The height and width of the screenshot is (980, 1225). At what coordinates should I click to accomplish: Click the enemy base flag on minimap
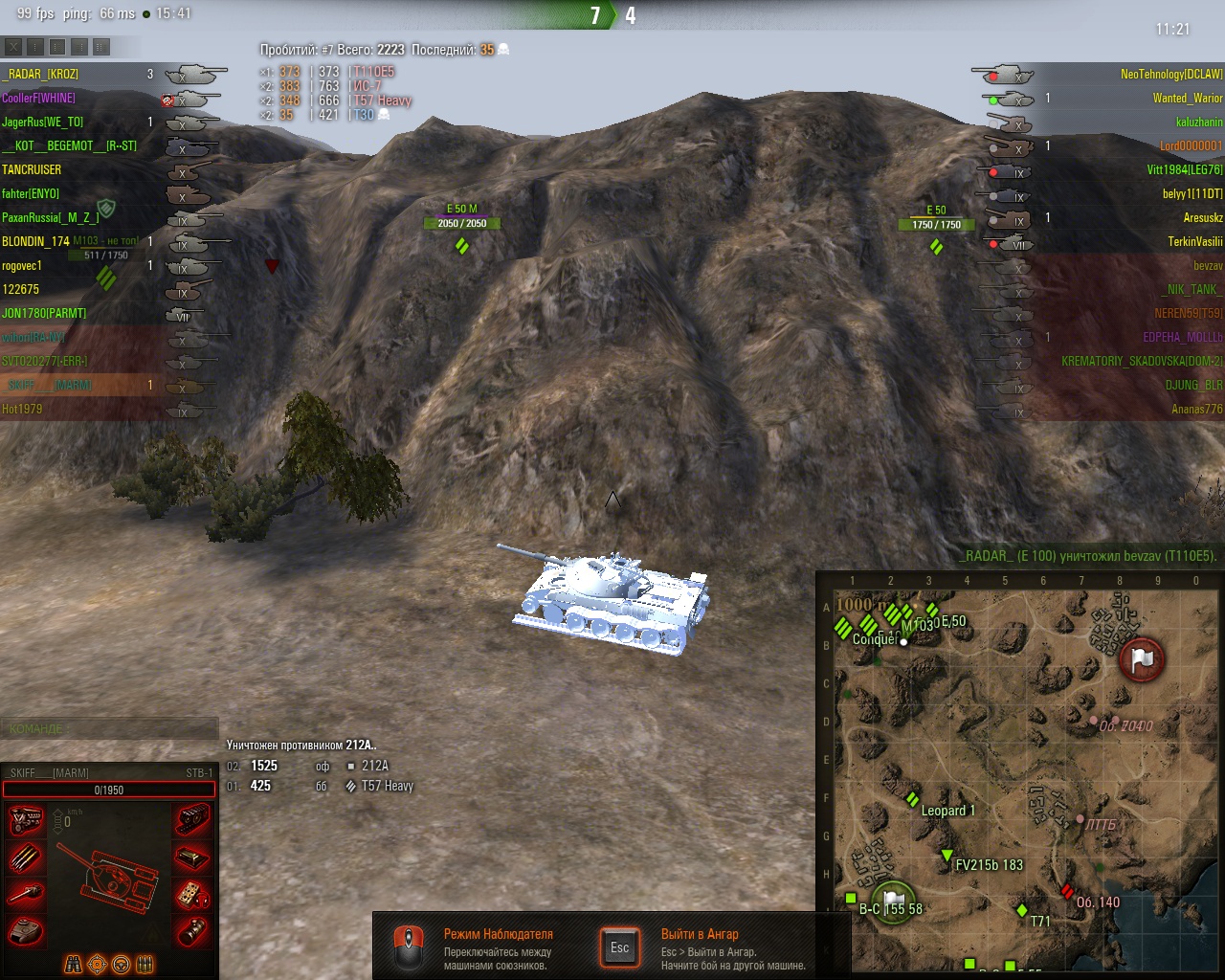[x=1142, y=658]
